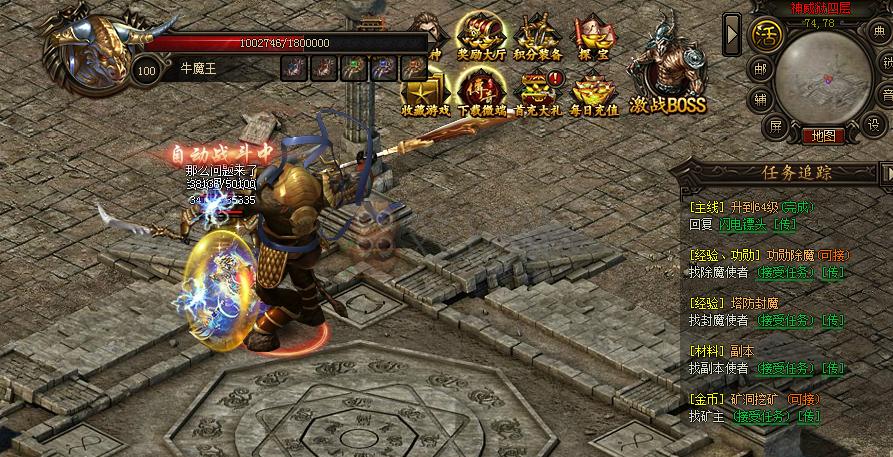Click the 屏 screen-filter button
This screenshot has width=893, height=457.
pyautogui.click(x=775, y=125)
